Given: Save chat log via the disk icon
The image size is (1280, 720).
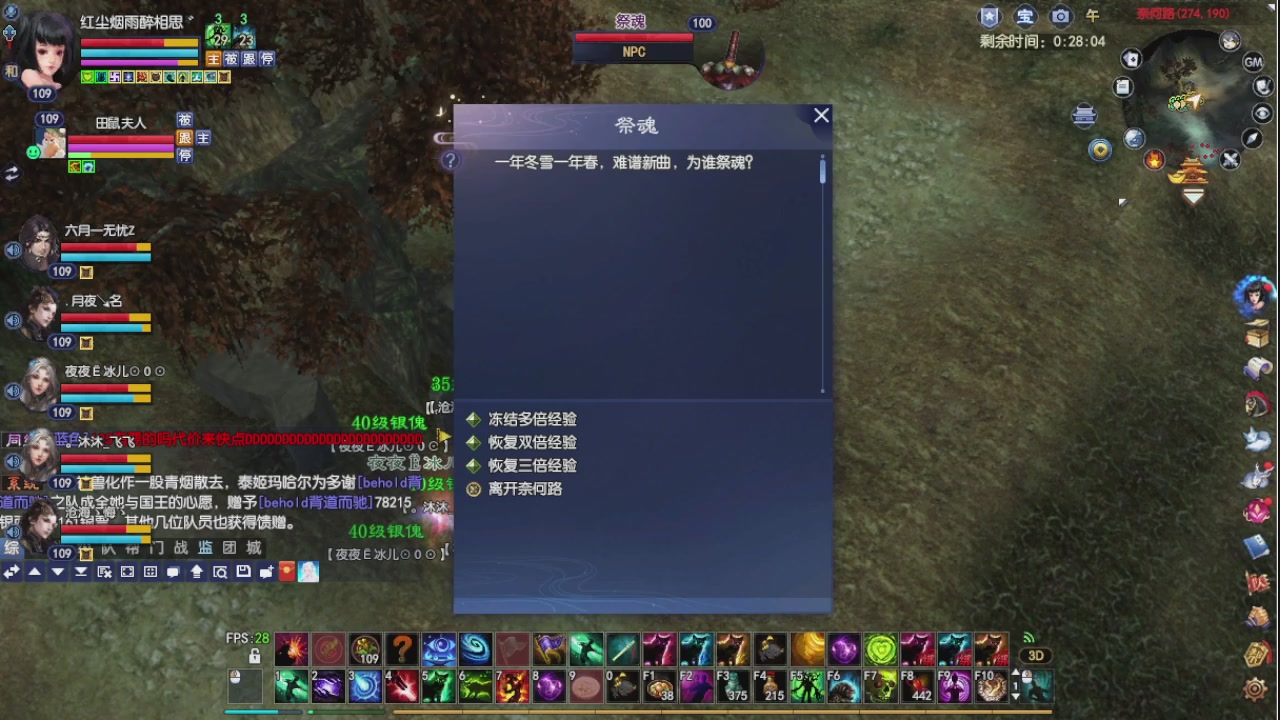Looking at the screenshot, I should click(x=243, y=571).
